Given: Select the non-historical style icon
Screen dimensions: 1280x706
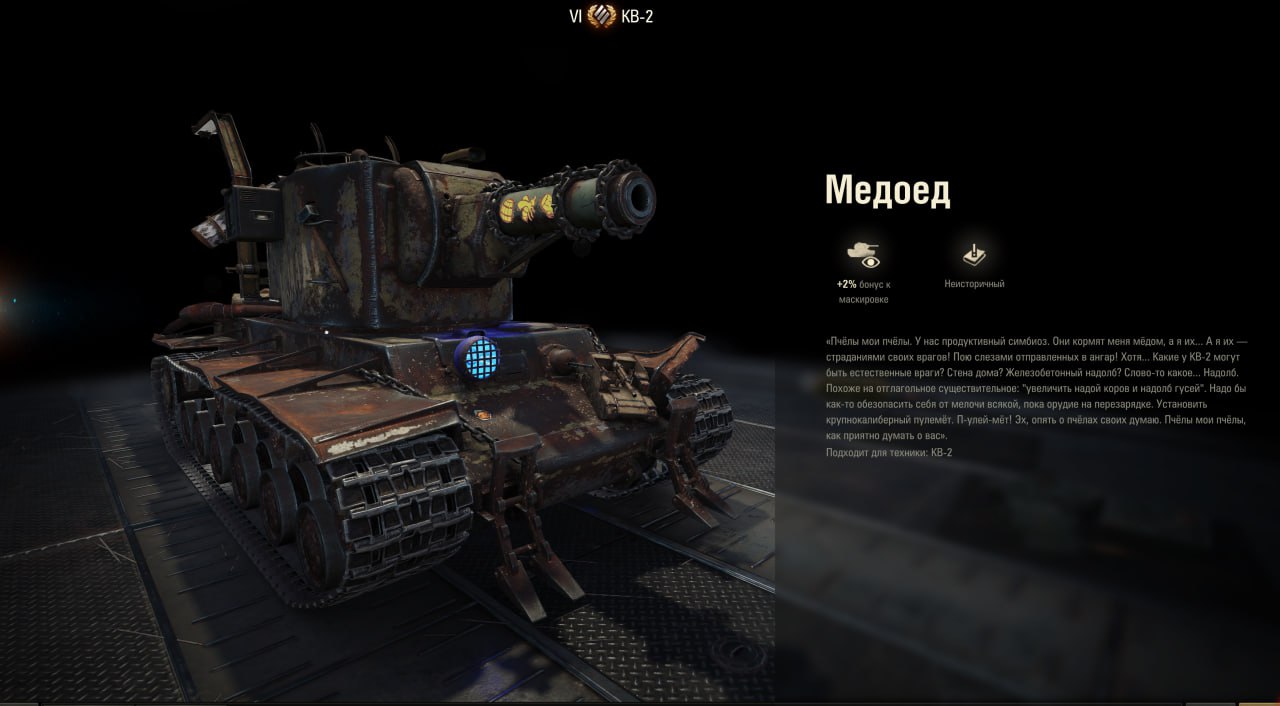Looking at the screenshot, I should click(x=974, y=255).
